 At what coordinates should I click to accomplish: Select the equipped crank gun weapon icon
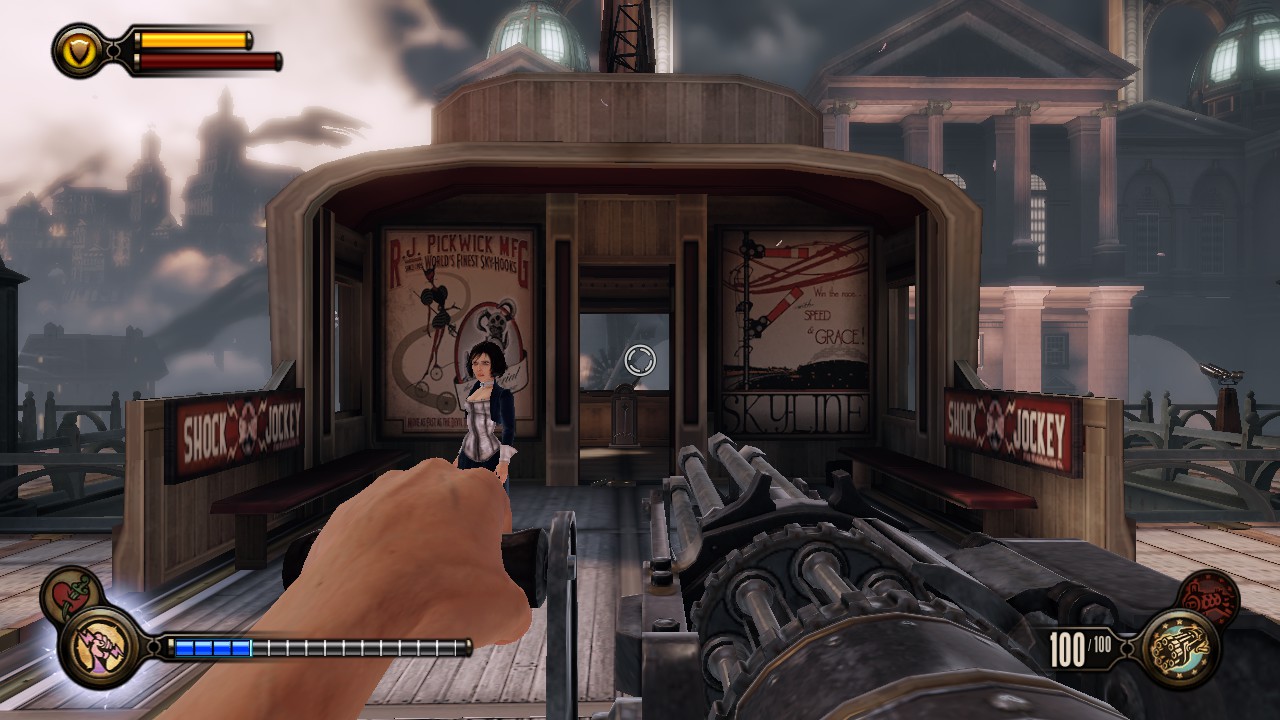pos(1180,648)
